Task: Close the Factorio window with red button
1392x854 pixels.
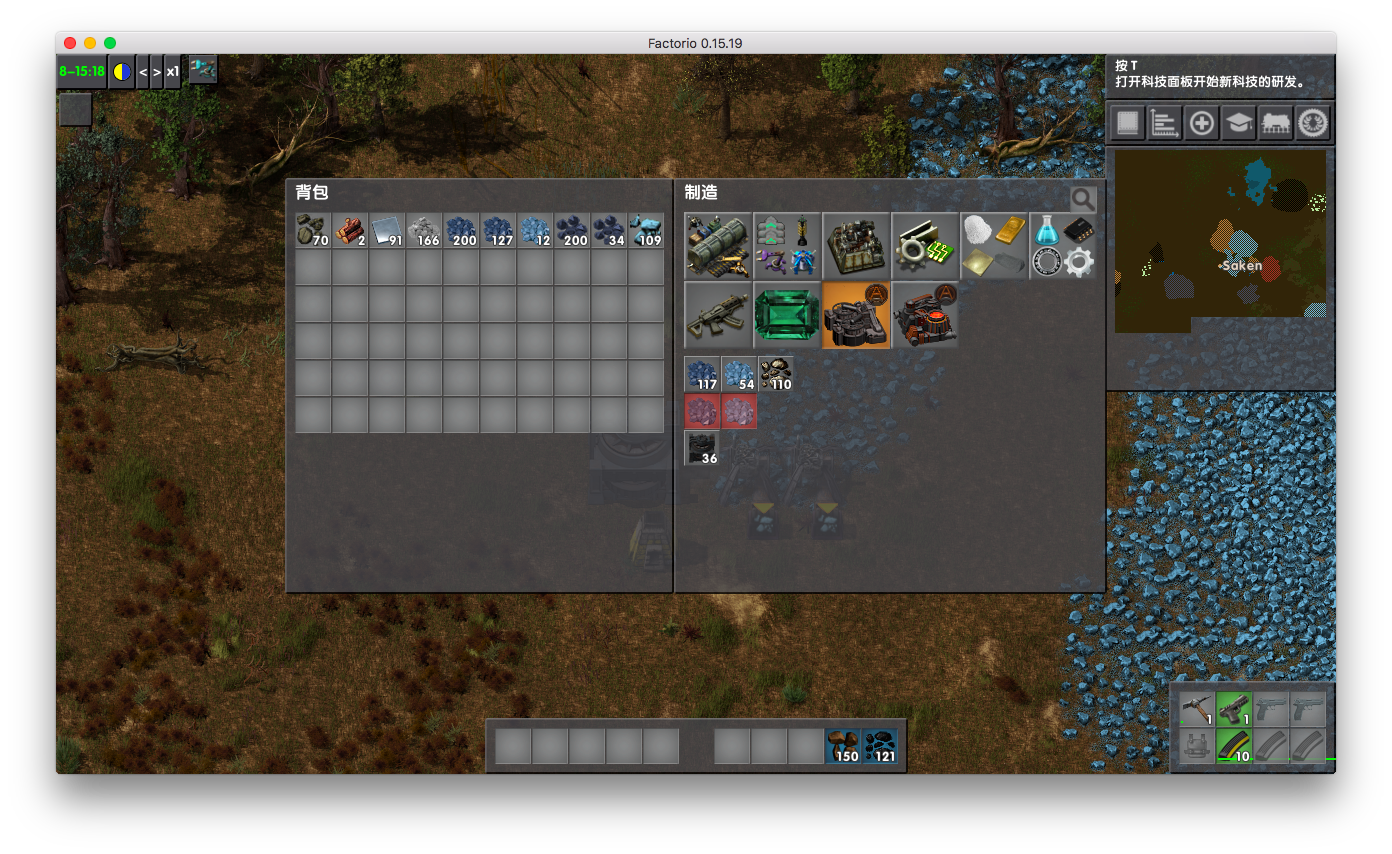Action: click(x=70, y=43)
